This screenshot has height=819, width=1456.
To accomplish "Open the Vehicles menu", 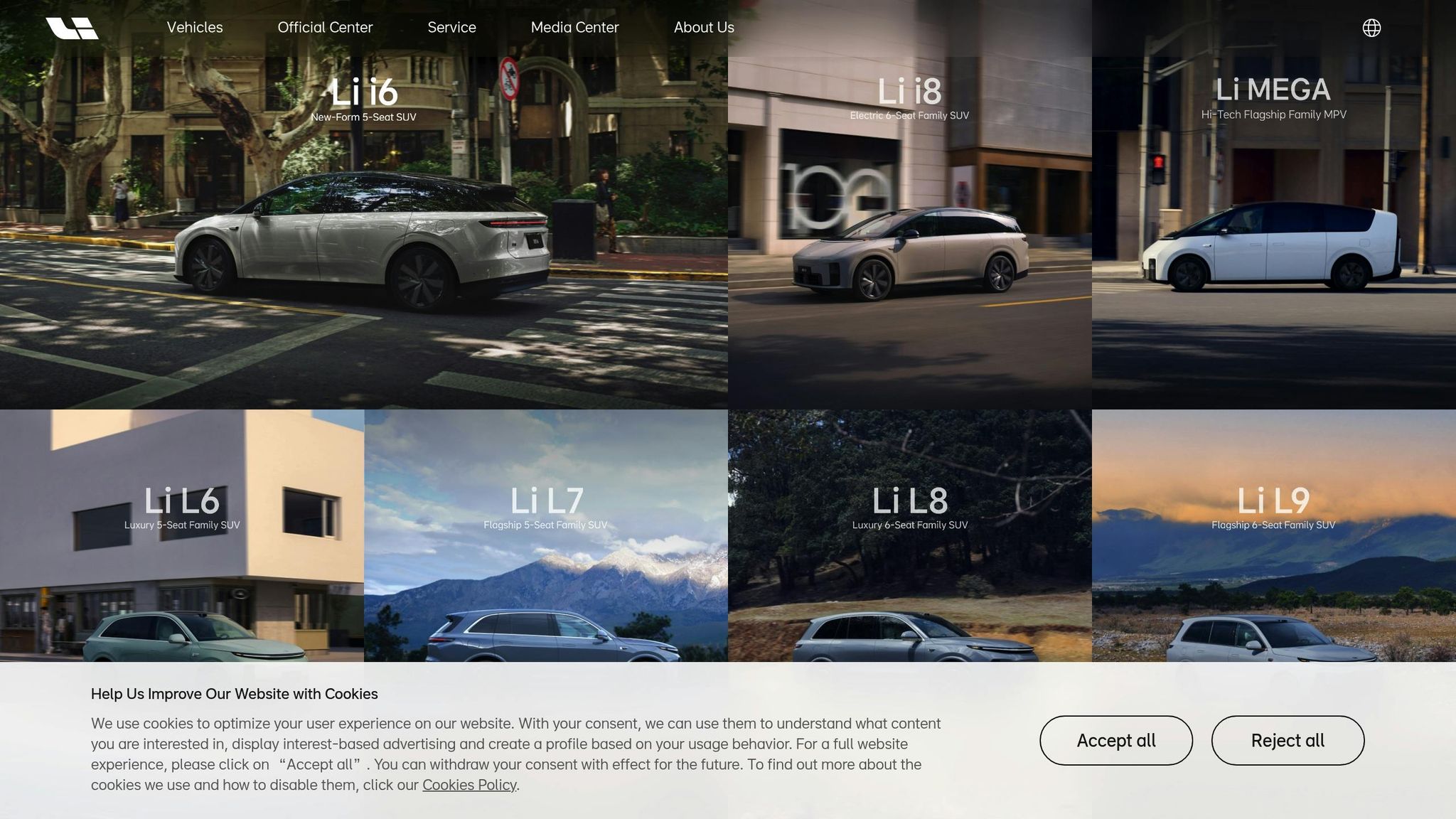I will (x=195, y=28).
